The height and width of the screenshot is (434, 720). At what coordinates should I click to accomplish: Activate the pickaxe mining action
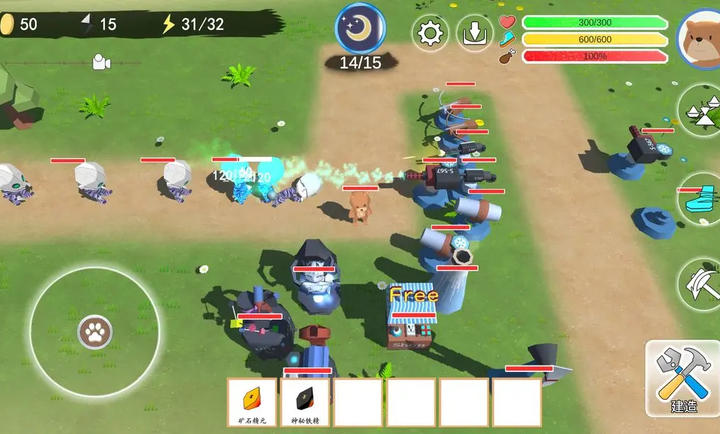point(701,283)
